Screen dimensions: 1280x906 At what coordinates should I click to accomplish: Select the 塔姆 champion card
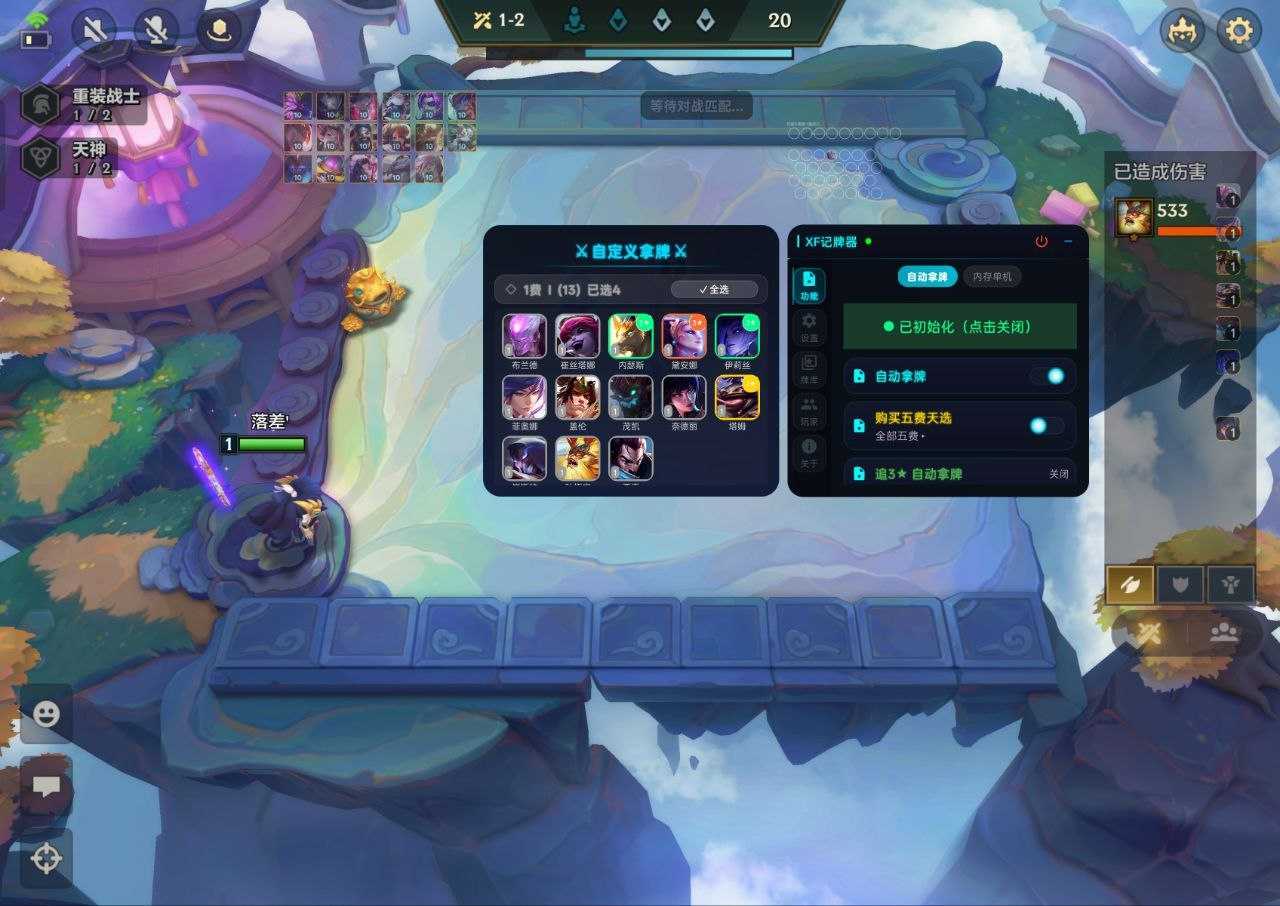pyautogui.click(x=737, y=398)
